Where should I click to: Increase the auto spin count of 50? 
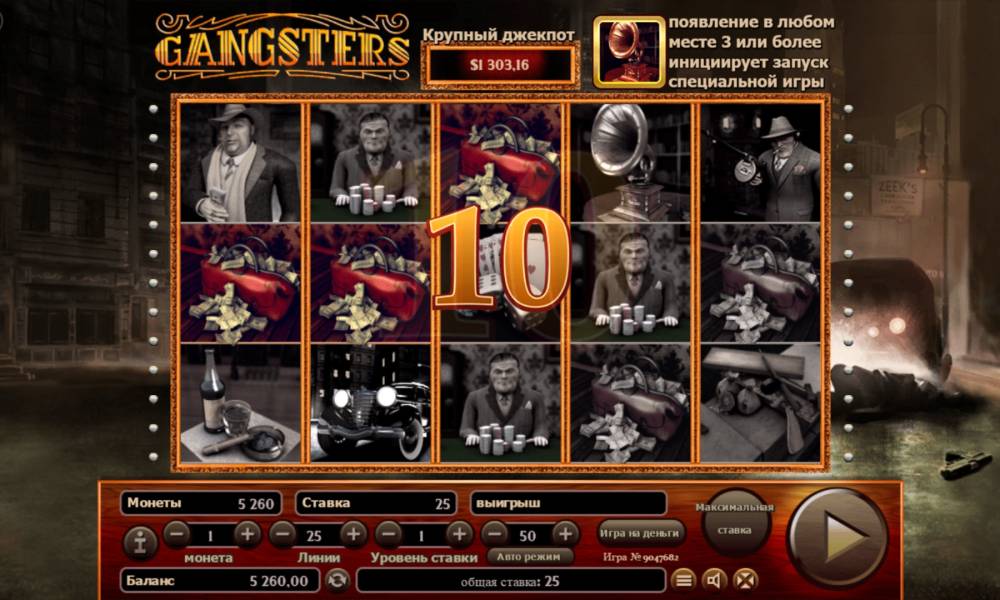click(x=565, y=533)
